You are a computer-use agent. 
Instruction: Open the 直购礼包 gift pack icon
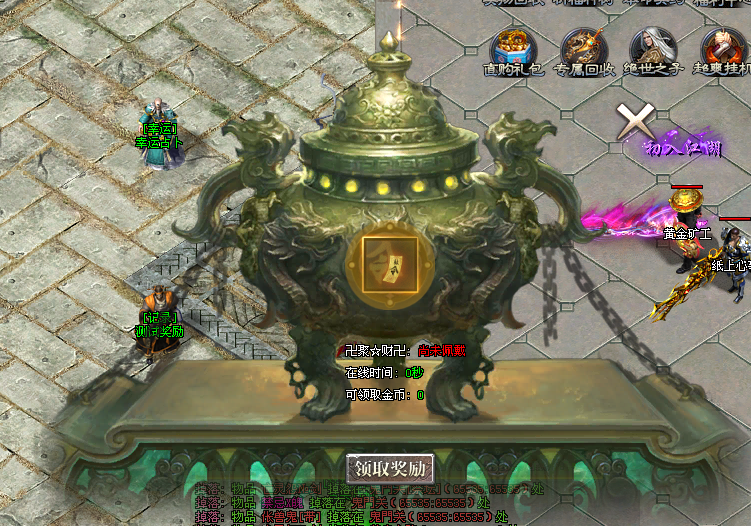(512, 49)
